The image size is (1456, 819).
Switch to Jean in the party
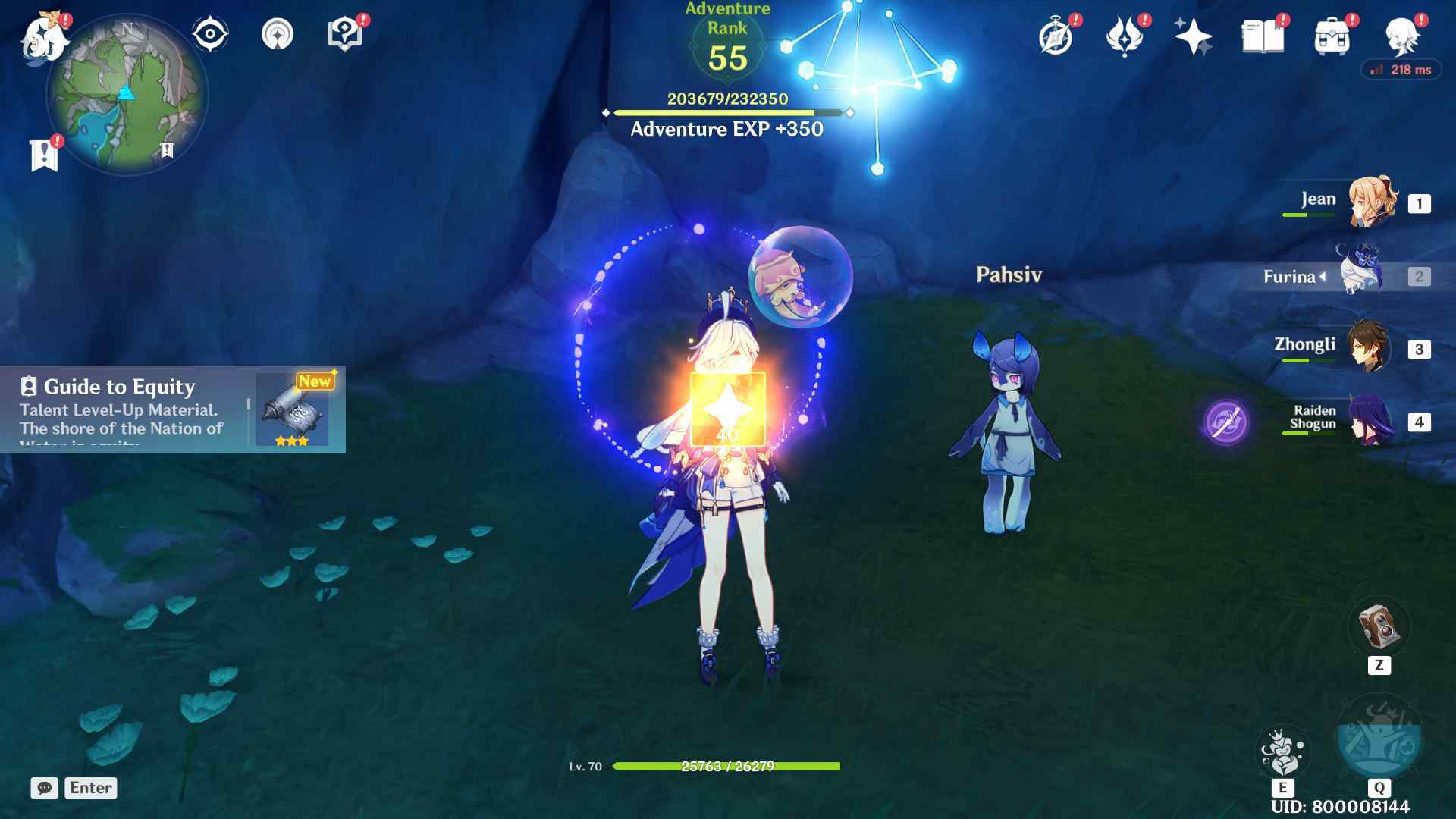coord(1371,202)
